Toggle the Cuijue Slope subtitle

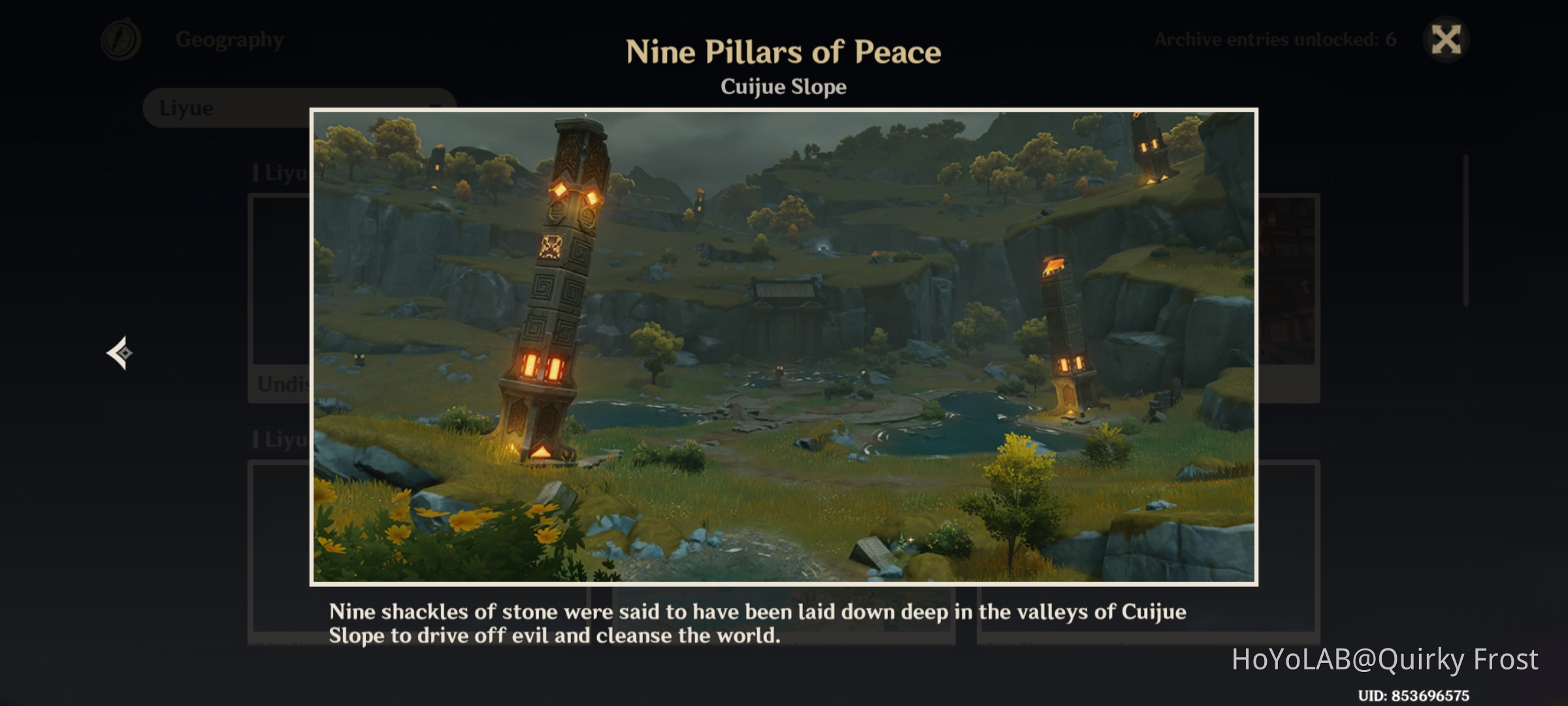click(x=783, y=87)
